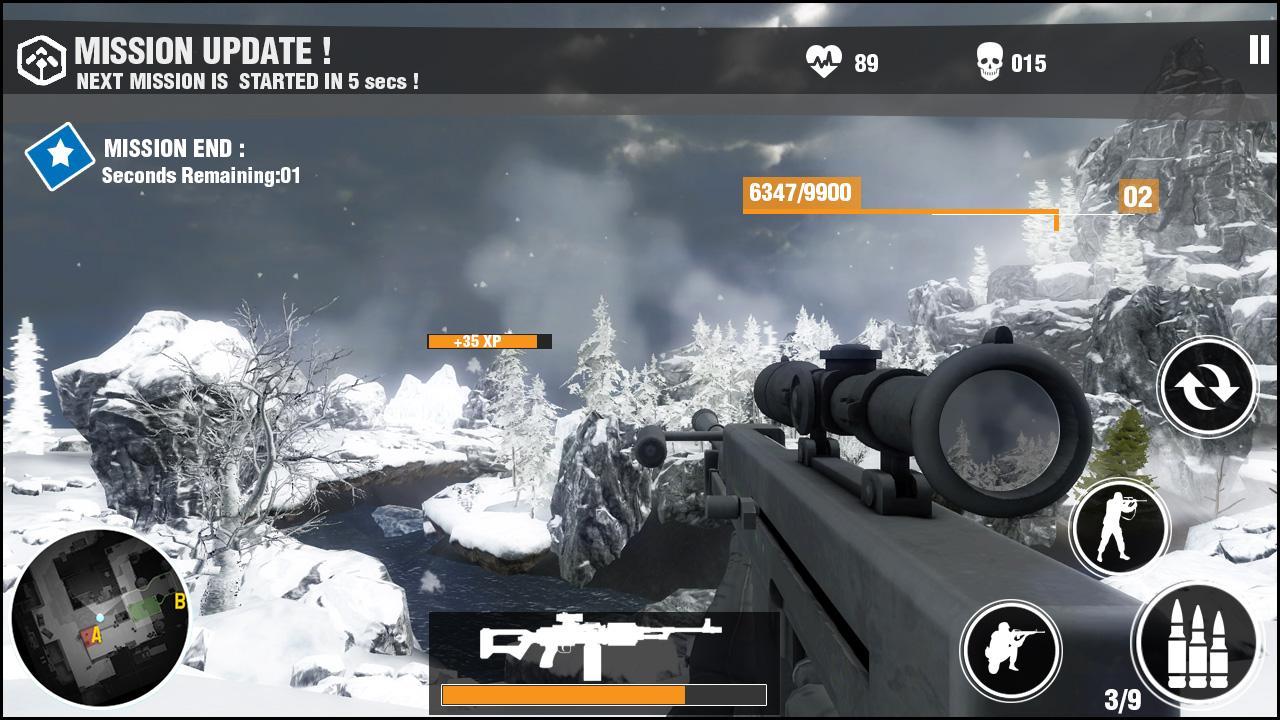Click the blue star mission badge
The height and width of the screenshot is (720, 1280).
[60, 155]
